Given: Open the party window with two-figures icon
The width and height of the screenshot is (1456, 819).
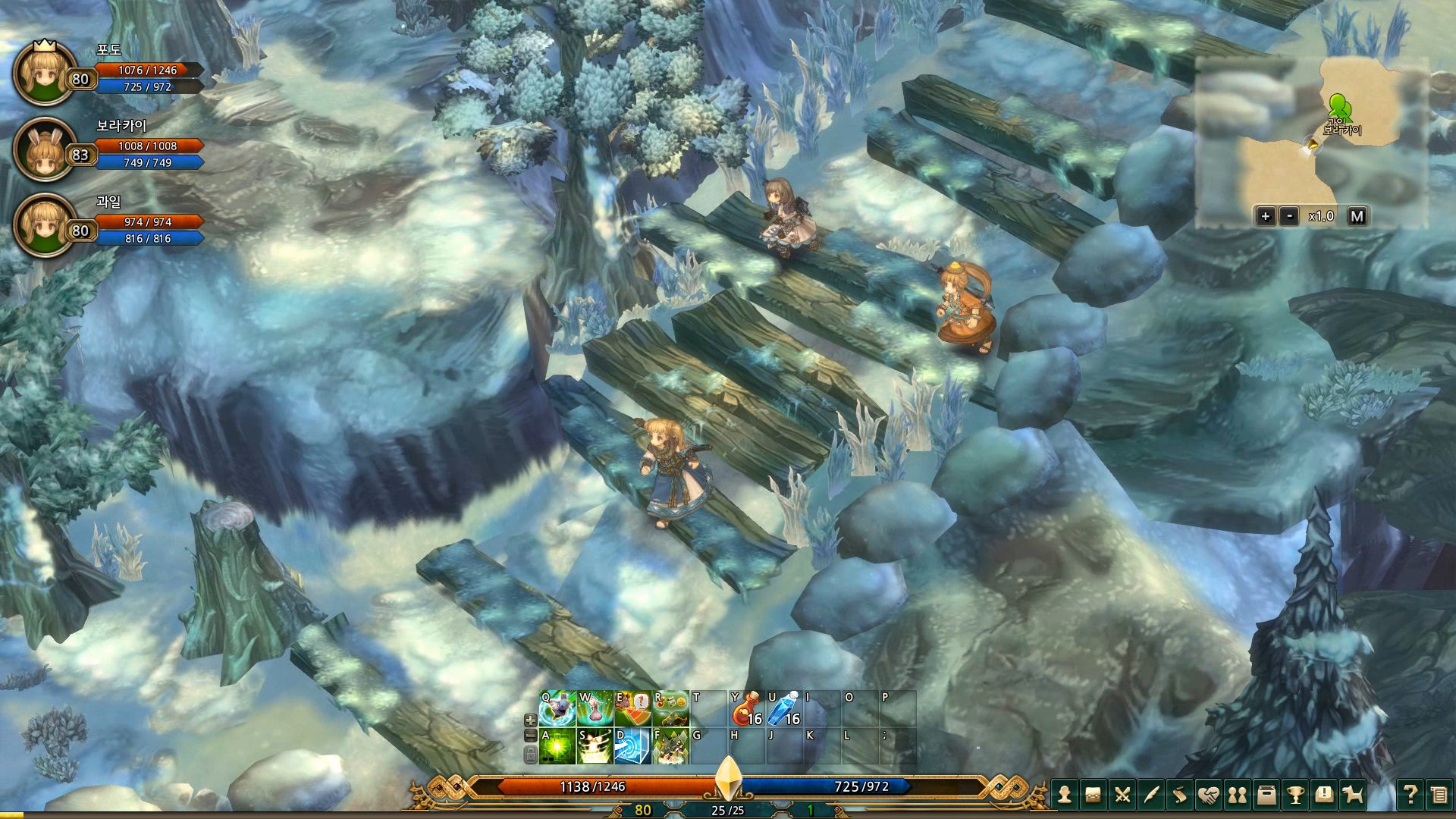Looking at the screenshot, I should [x=1238, y=796].
